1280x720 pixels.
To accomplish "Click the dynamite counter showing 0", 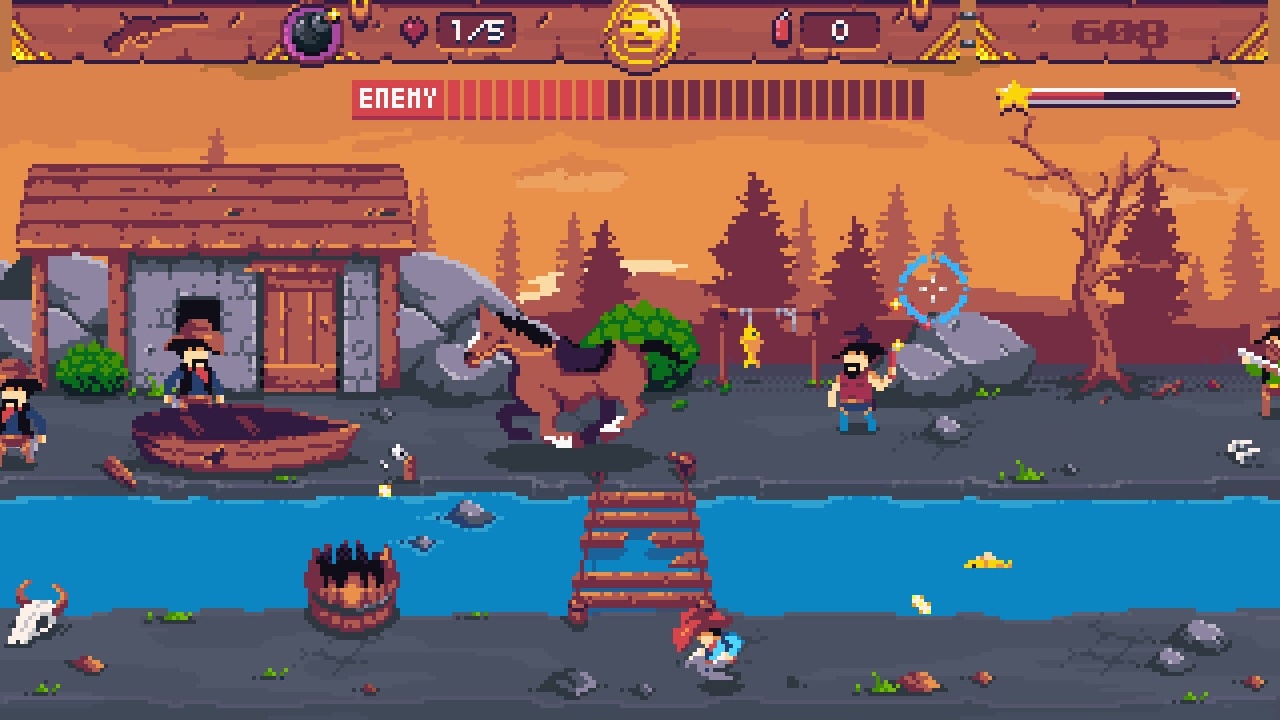I will 838,29.
